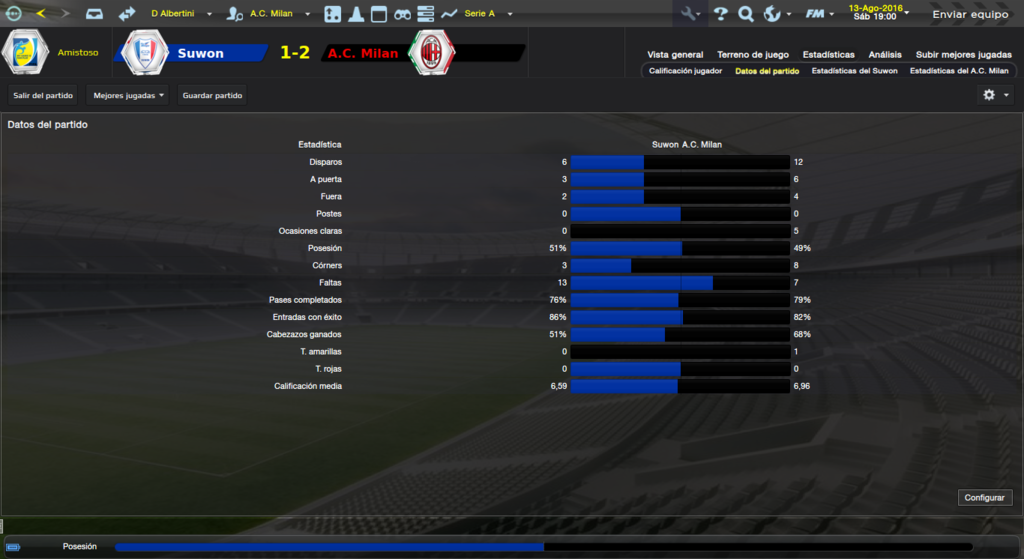The height and width of the screenshot is (559, 1024).
Task: Open the Mejores jugadas dropdown
Action: pyautogui.click(x=128, y=95)
